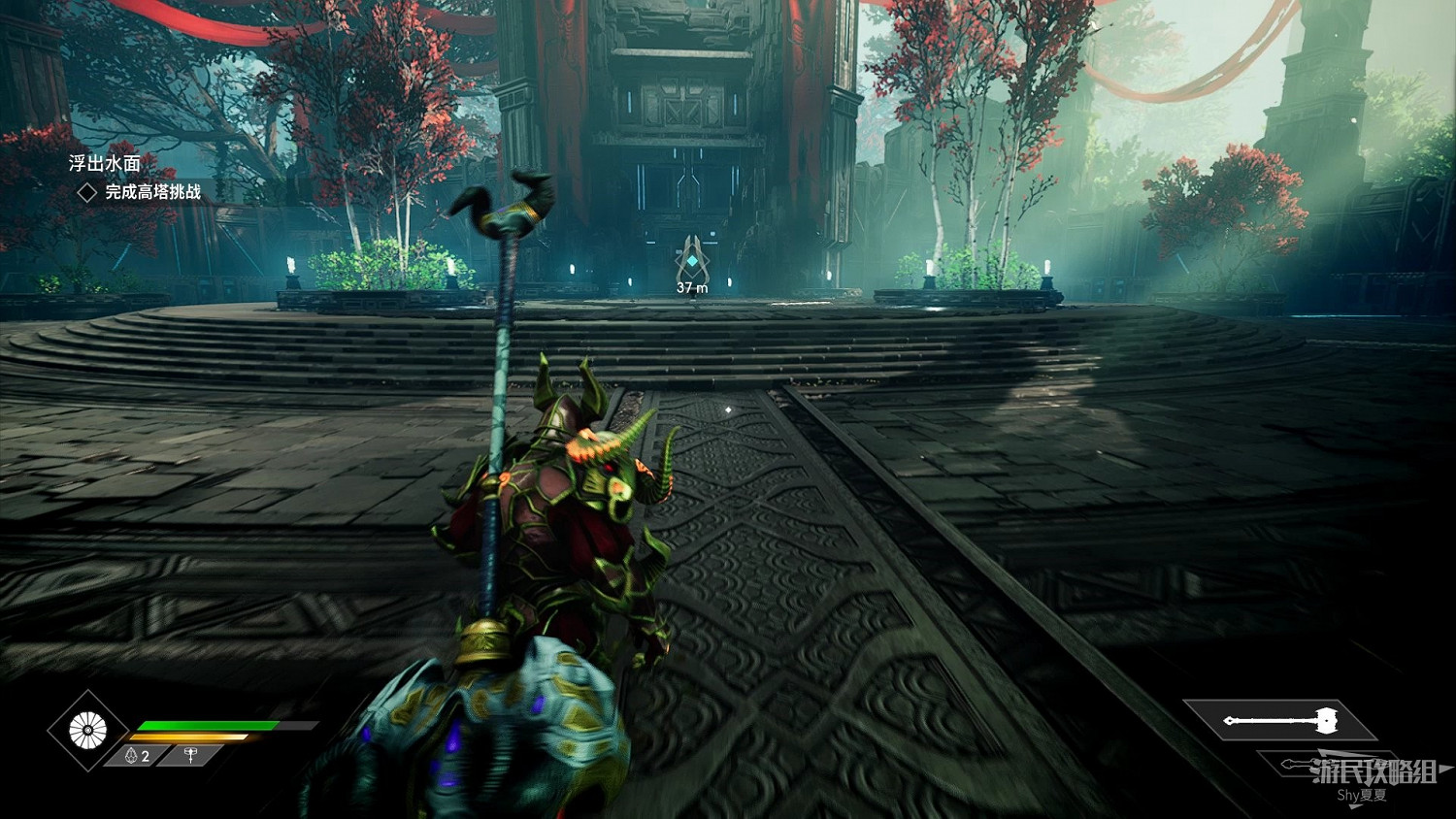Select the 37 m objective waypoint marker
The width and height of the screenshot is (1456, 819).
click(x=691, y=262)
